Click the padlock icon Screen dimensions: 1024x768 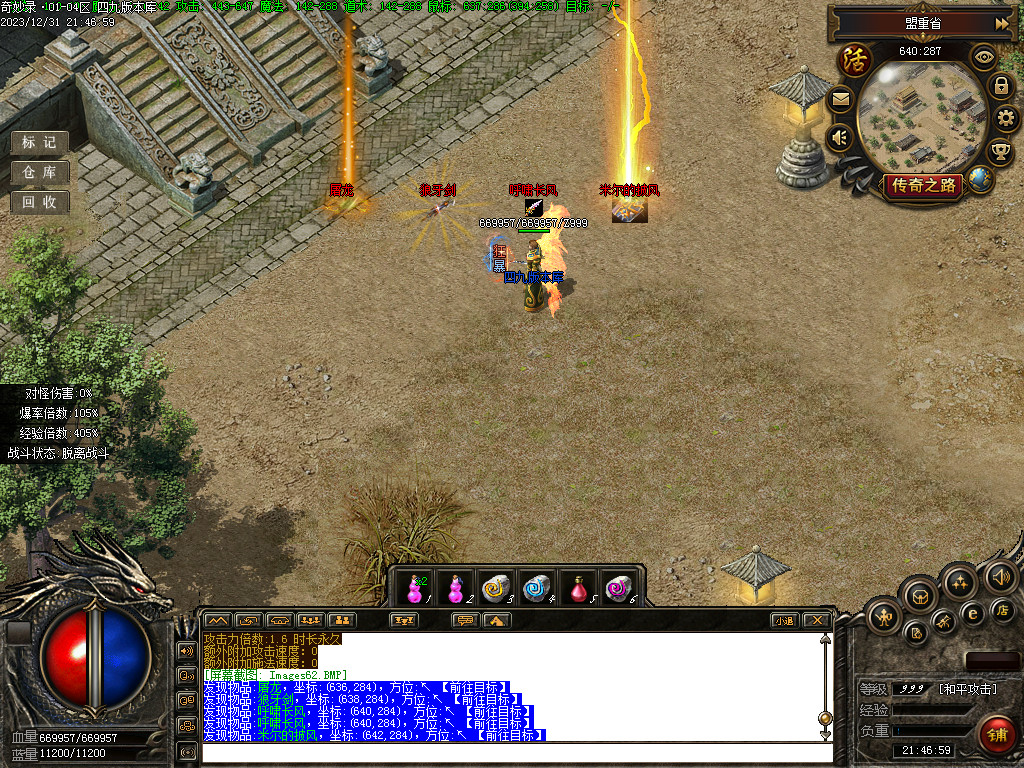point(1000,86)
